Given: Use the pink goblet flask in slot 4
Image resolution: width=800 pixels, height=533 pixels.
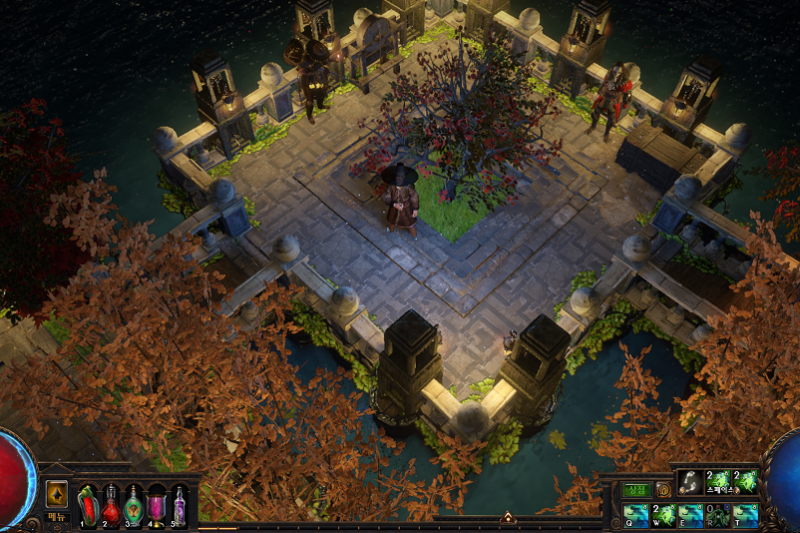Looking at the screenshot, I should coord(157,505).
